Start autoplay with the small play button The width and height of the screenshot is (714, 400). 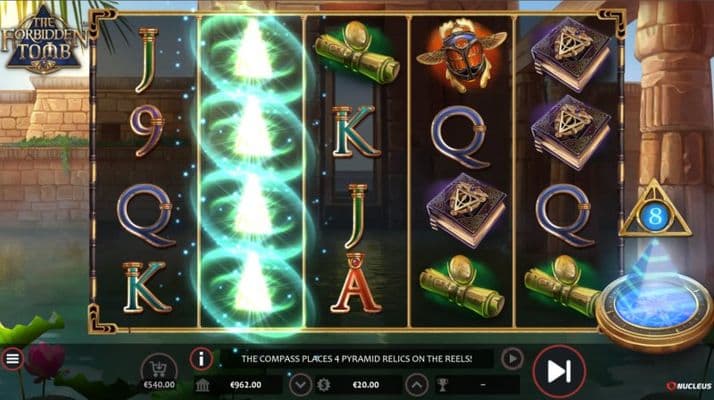point(511,358)
